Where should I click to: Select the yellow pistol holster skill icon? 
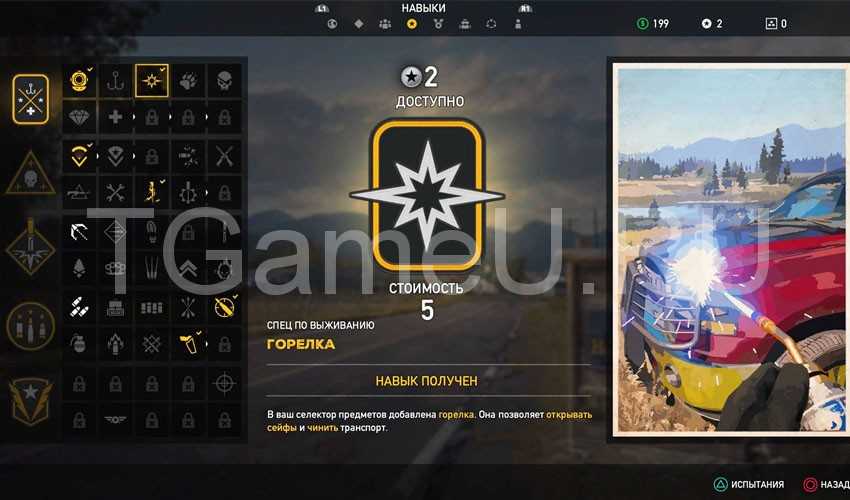[188, 345]
